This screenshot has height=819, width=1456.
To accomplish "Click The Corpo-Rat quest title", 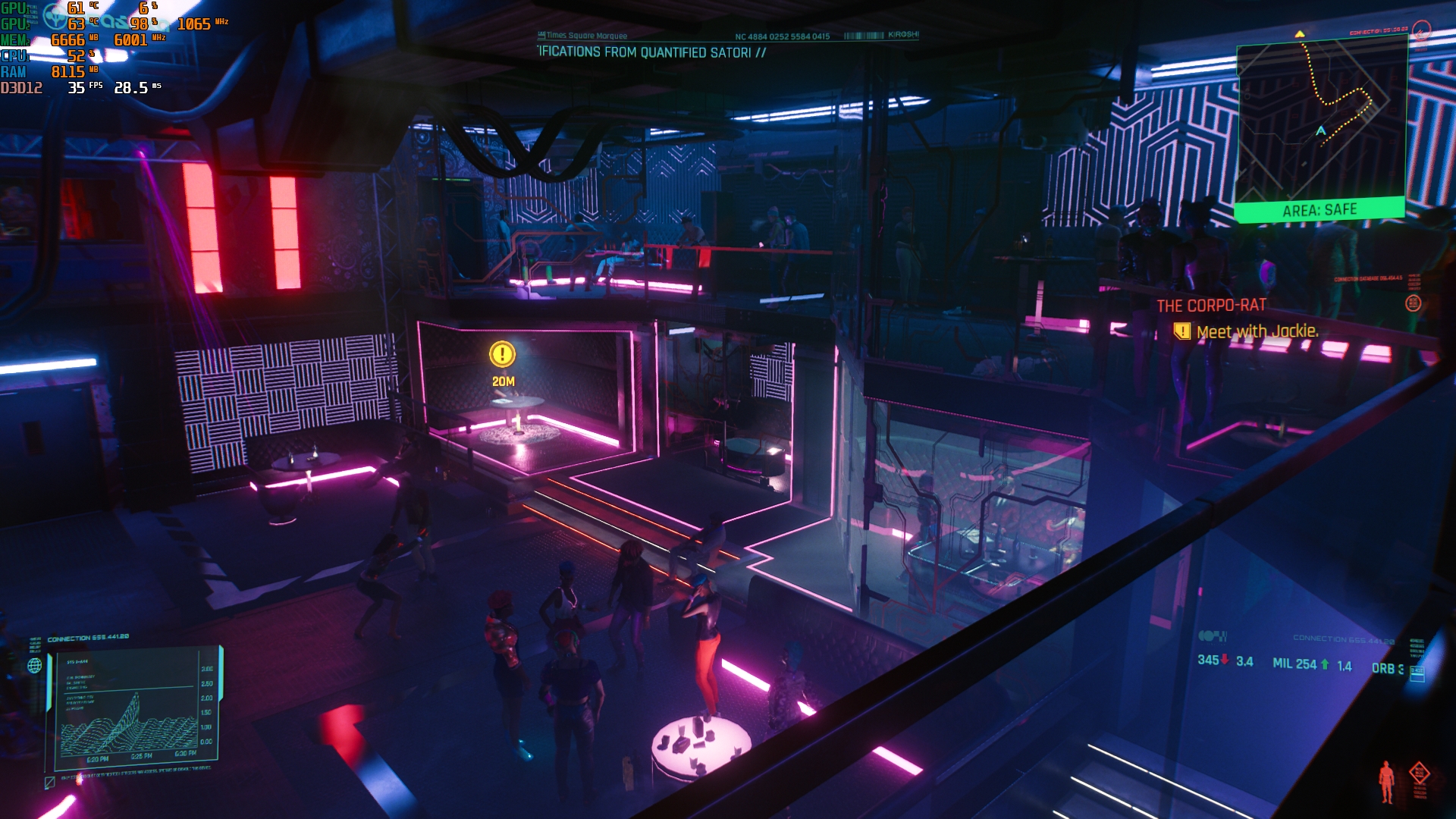I will click(1211, 306).
